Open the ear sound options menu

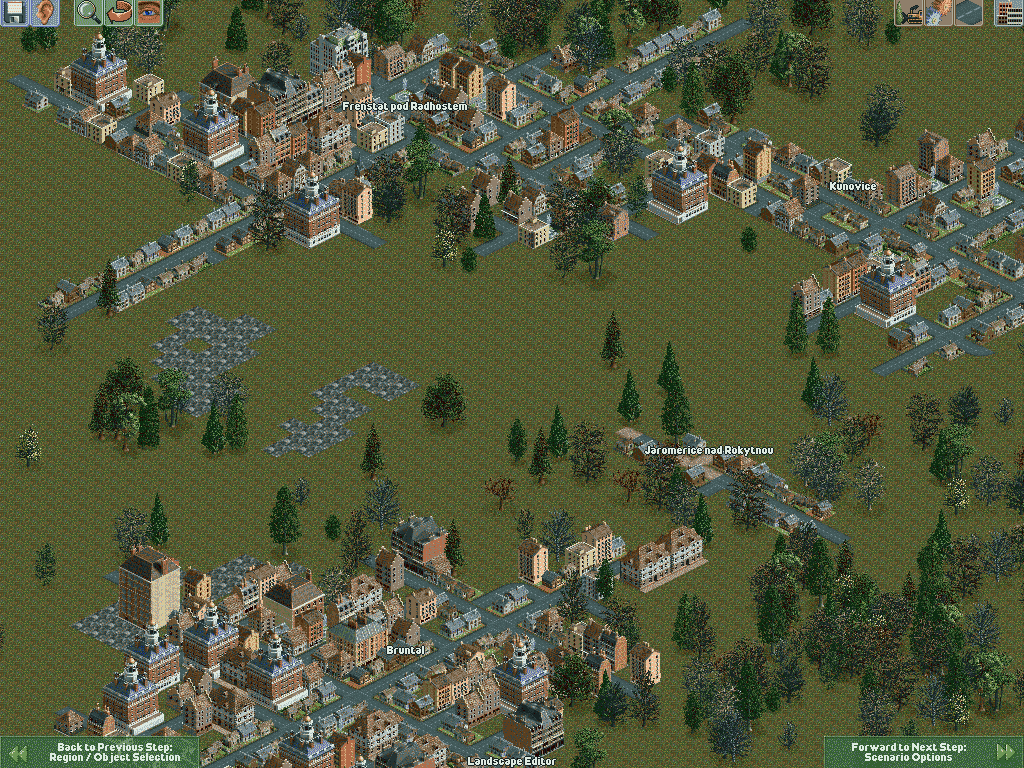(x=45, y=13)
